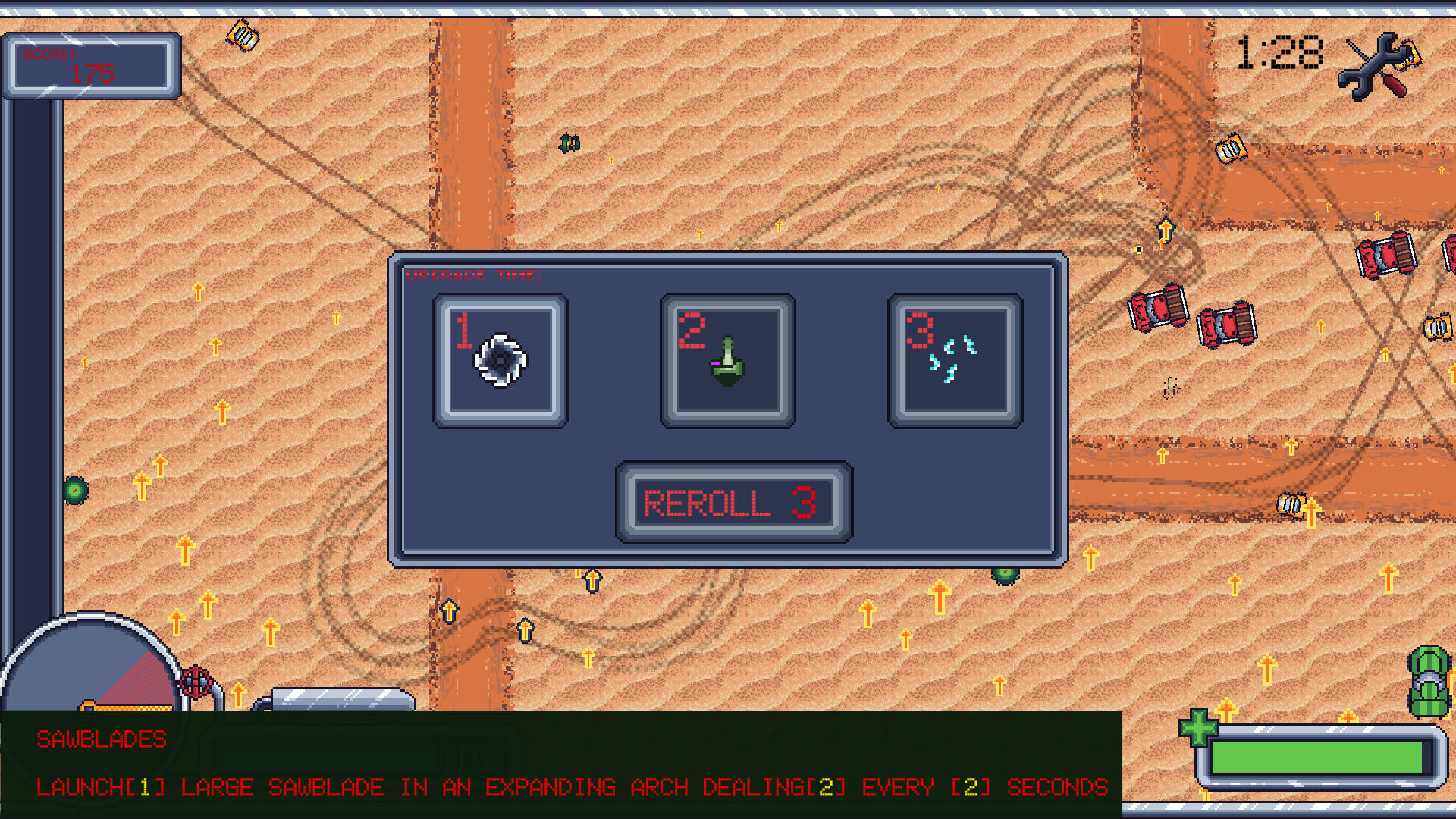Click the turret mounted near the bottom-left vehicle
1456x819 pixels.
click(194, 681)
